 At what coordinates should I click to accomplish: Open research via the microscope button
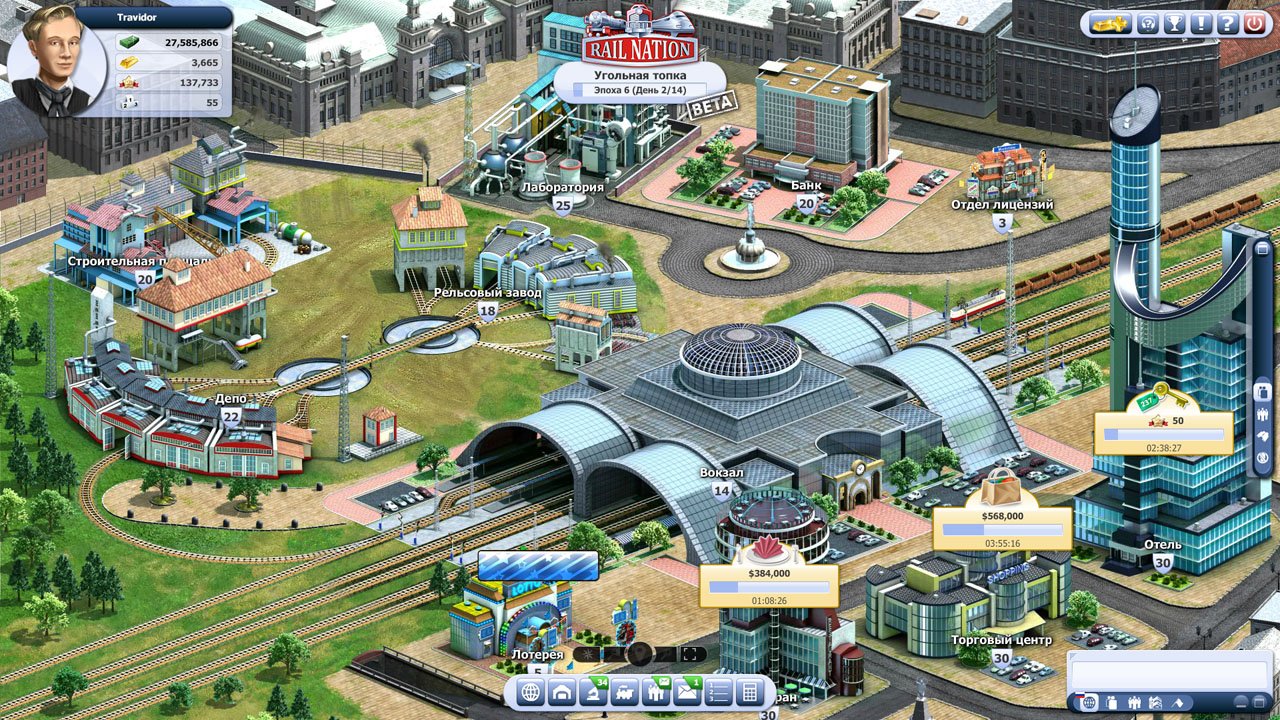point(593,692)
